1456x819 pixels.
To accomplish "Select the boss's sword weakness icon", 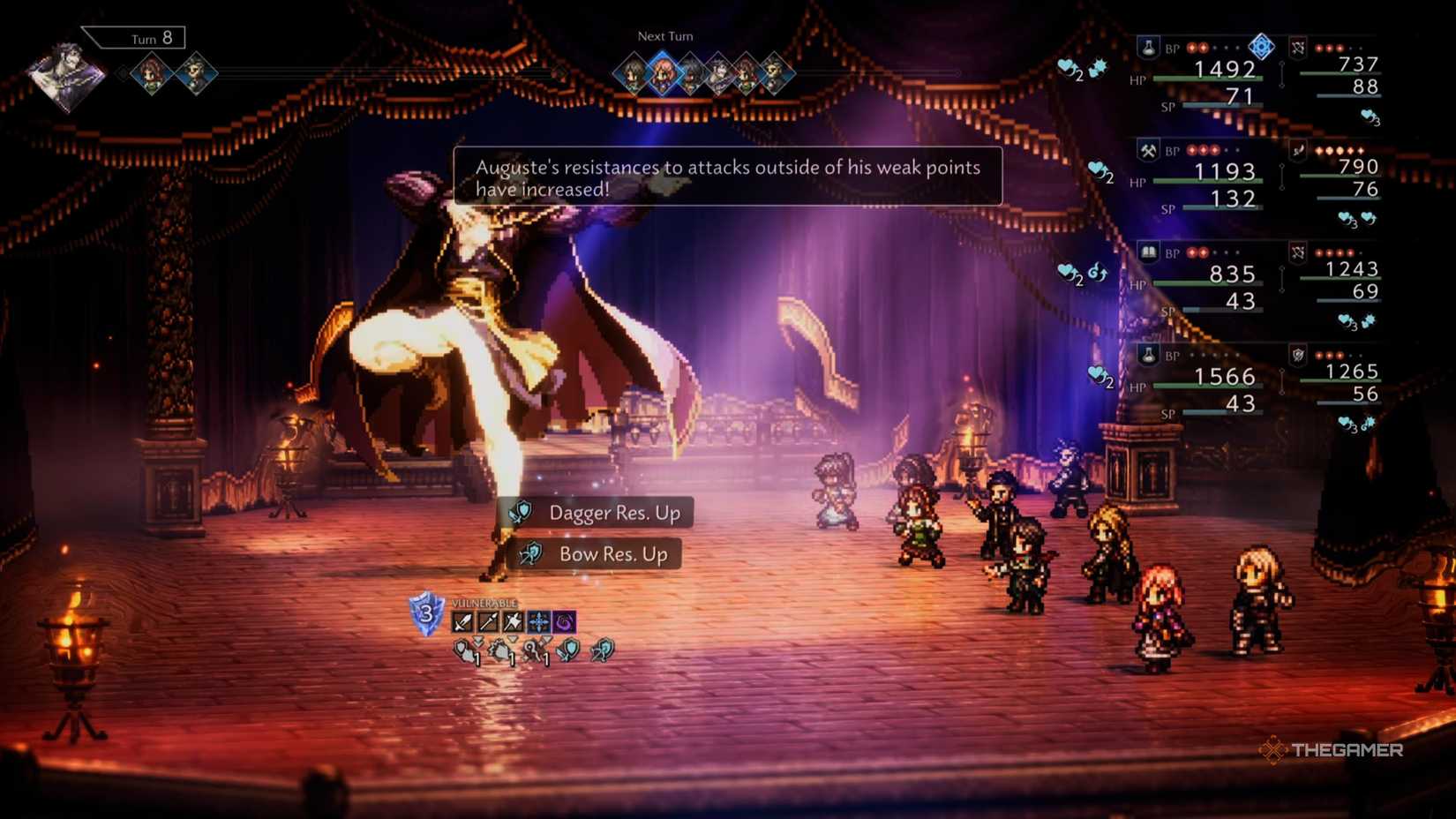I will pyautogui.click(x=462, y=620).
